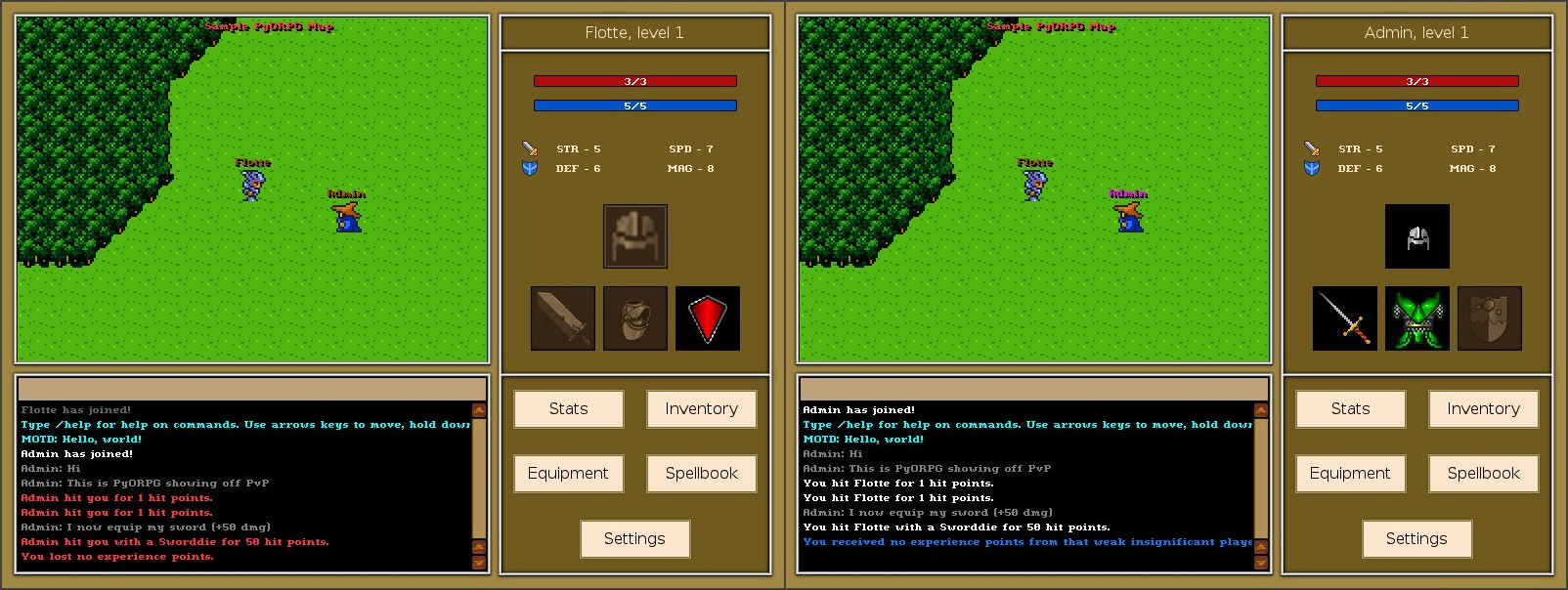1568x590 pixels.
Task: Open Inventory in Admin's client panel
Action: click(x=1483, y=409)
